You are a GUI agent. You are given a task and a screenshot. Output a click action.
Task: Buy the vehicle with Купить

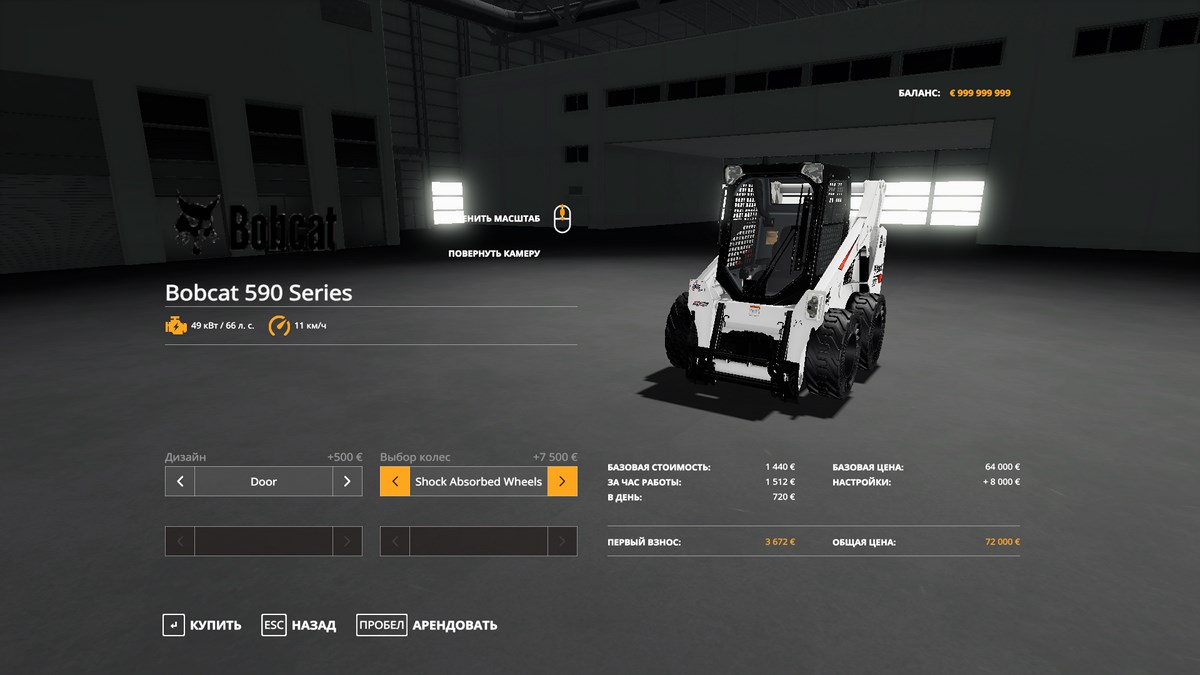(203, 625)
